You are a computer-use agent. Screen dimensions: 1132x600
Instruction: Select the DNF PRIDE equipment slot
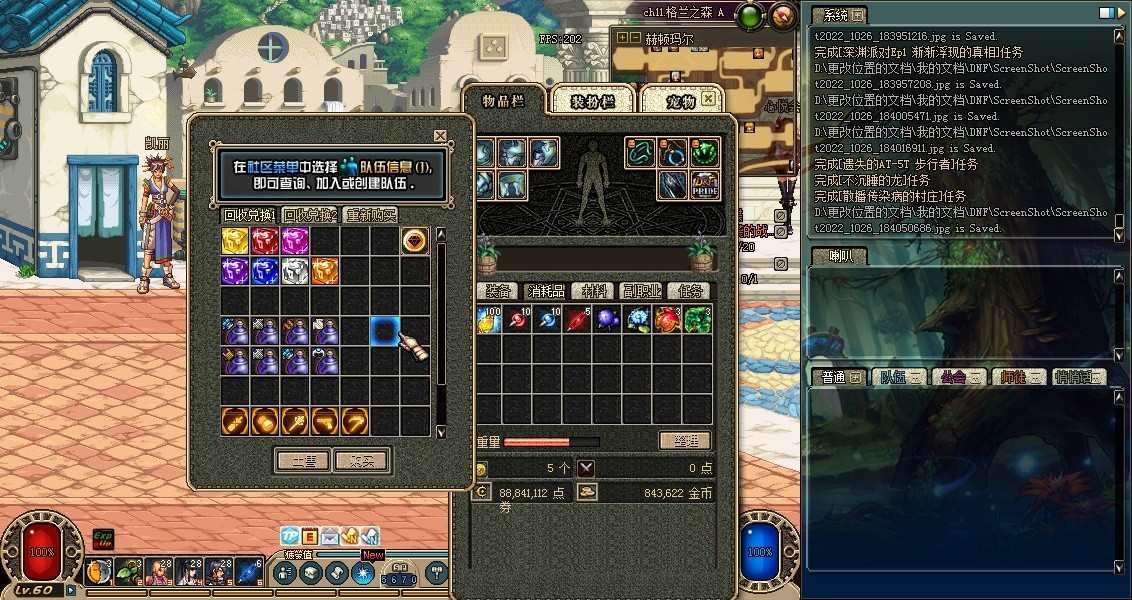pos(705,184)
